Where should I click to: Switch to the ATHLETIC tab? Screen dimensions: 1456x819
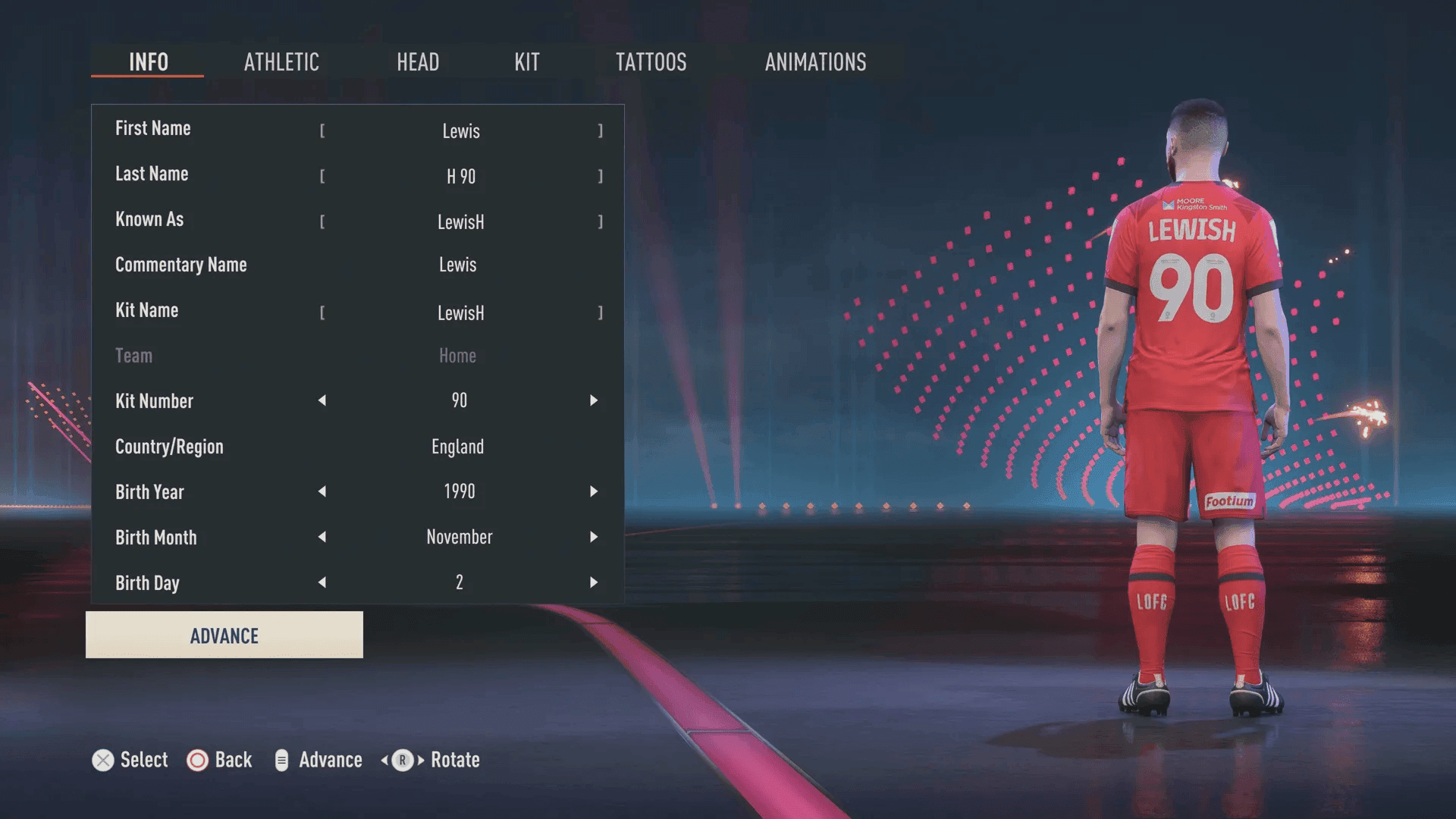(281, 62)
